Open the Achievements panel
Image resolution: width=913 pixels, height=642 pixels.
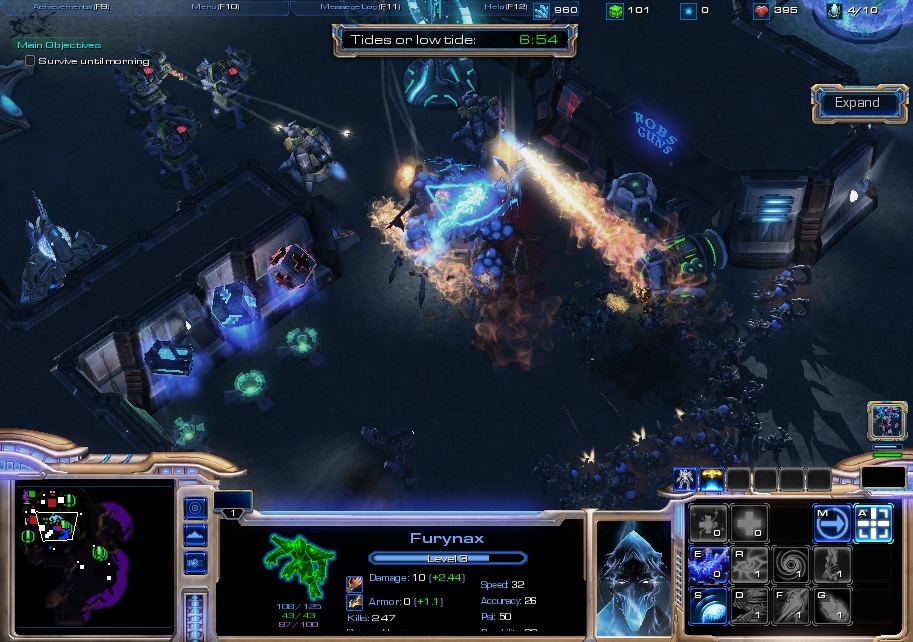coord(70,7)
